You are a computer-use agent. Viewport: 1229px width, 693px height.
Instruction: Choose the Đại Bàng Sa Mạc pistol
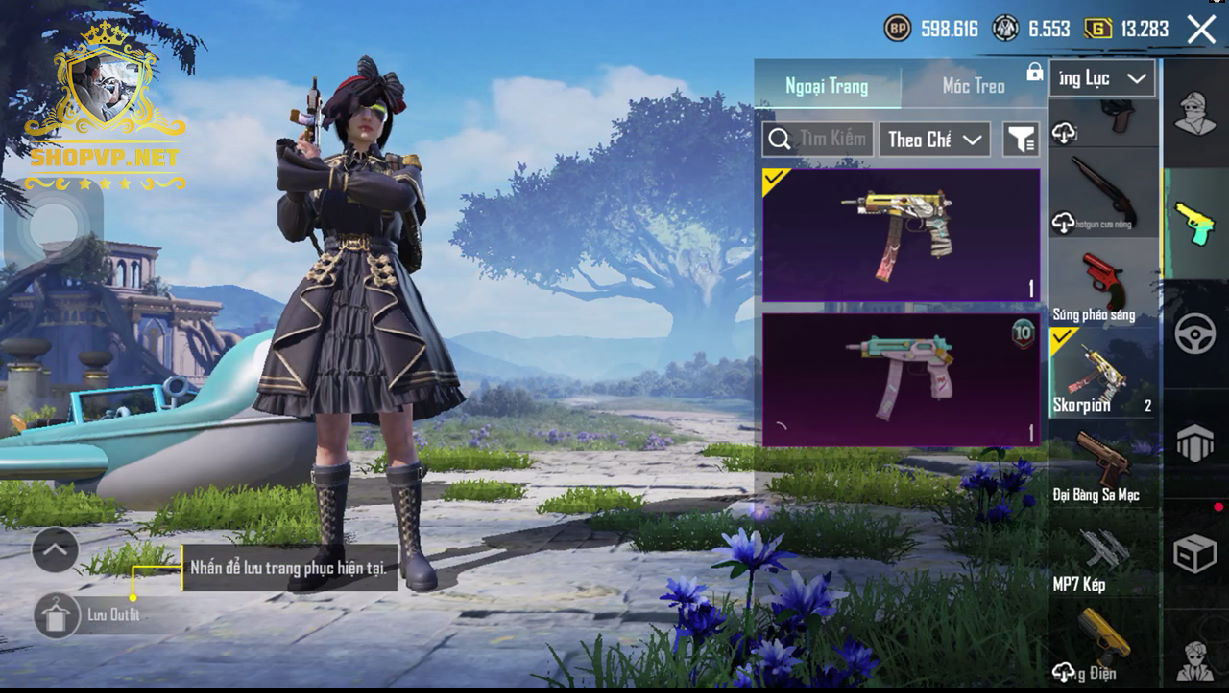point(1103,465)
